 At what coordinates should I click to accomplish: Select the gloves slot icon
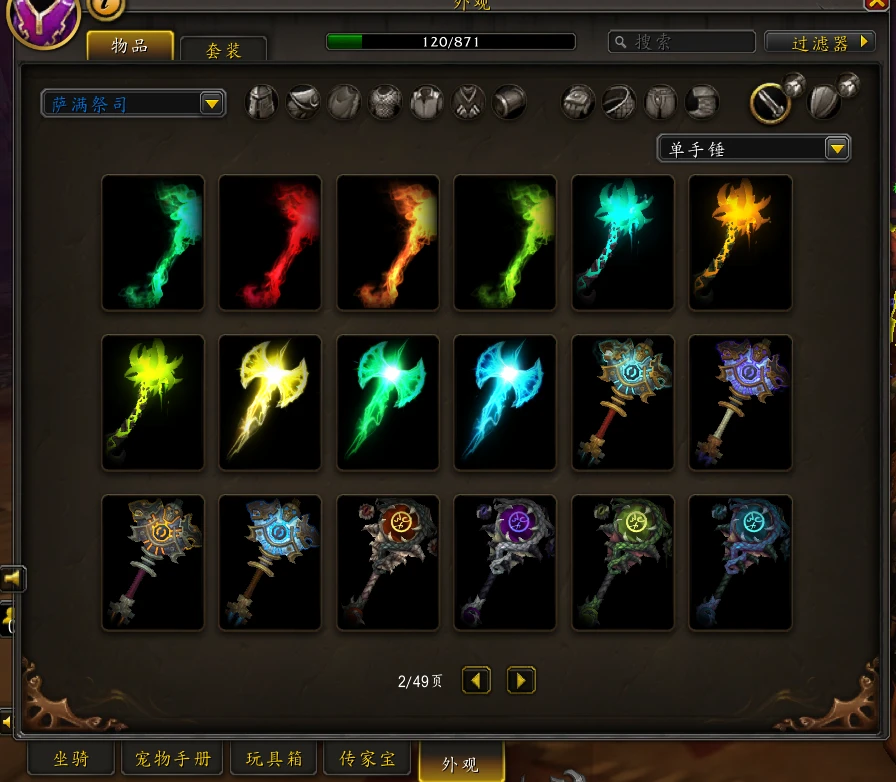coord(579,102)
